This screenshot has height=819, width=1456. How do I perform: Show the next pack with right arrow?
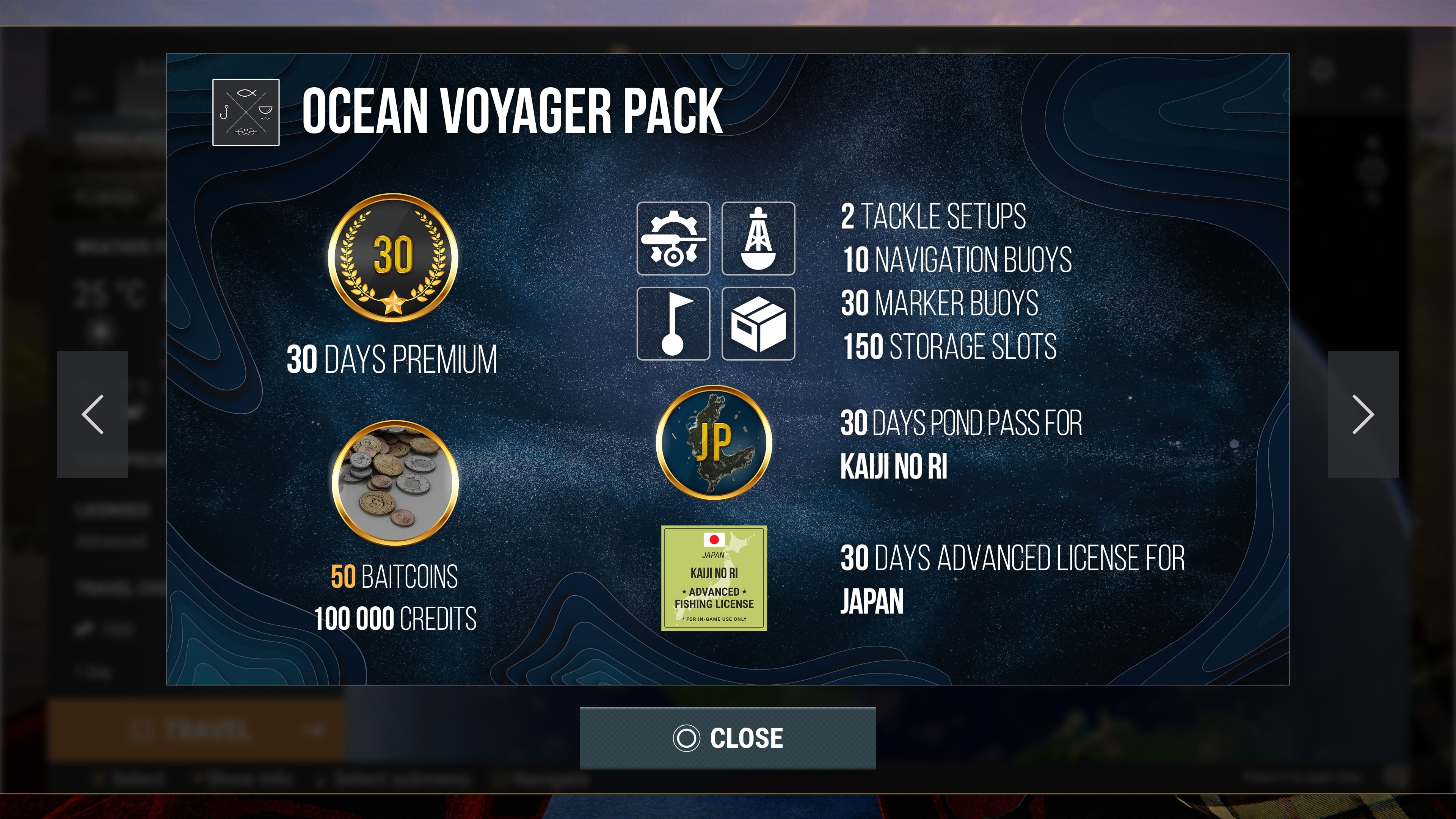tap(1363, 414)
